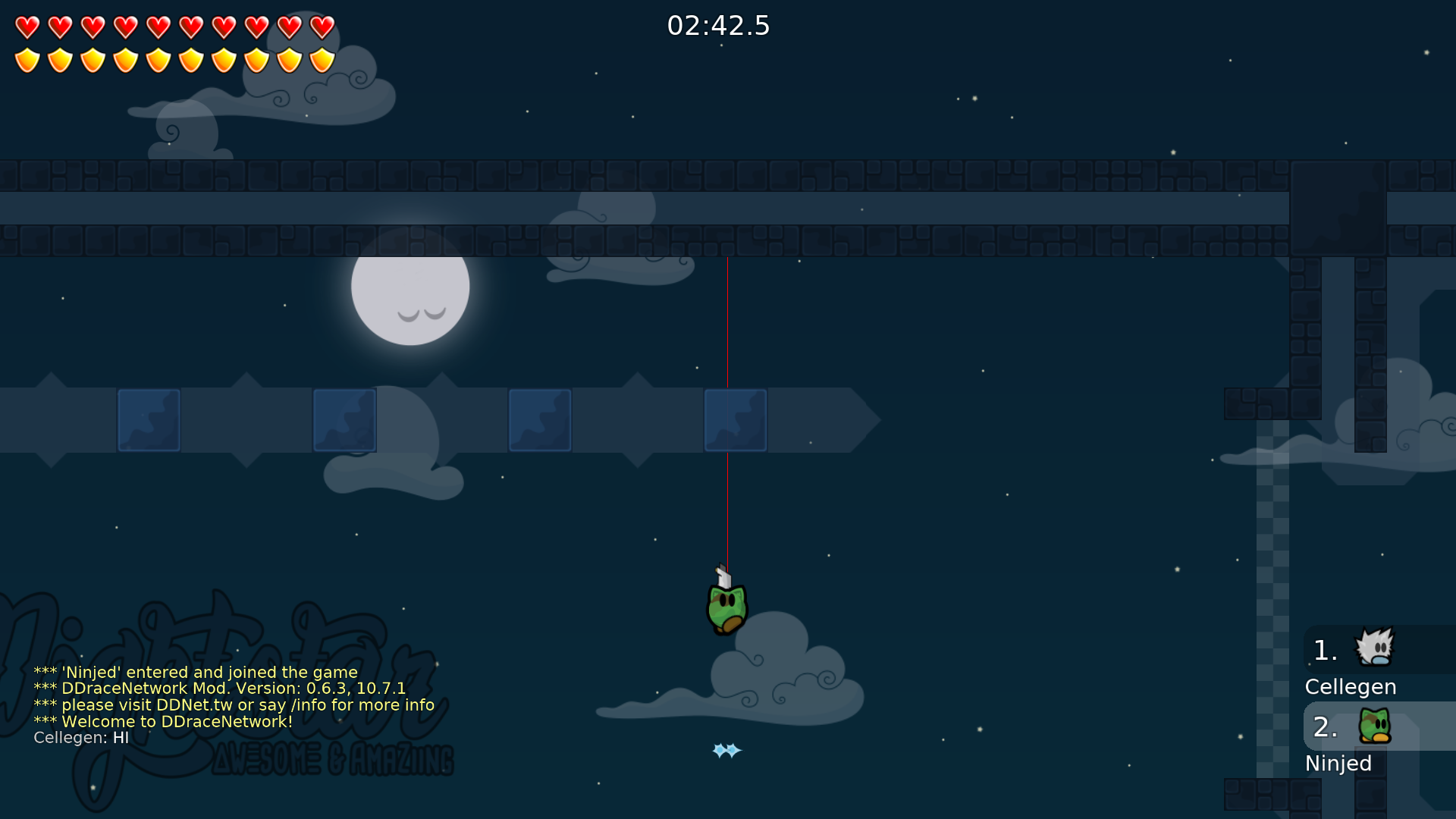The image size is (1456, 819).
Task: Select the last shield in the armor row
Action: (322, 58)
